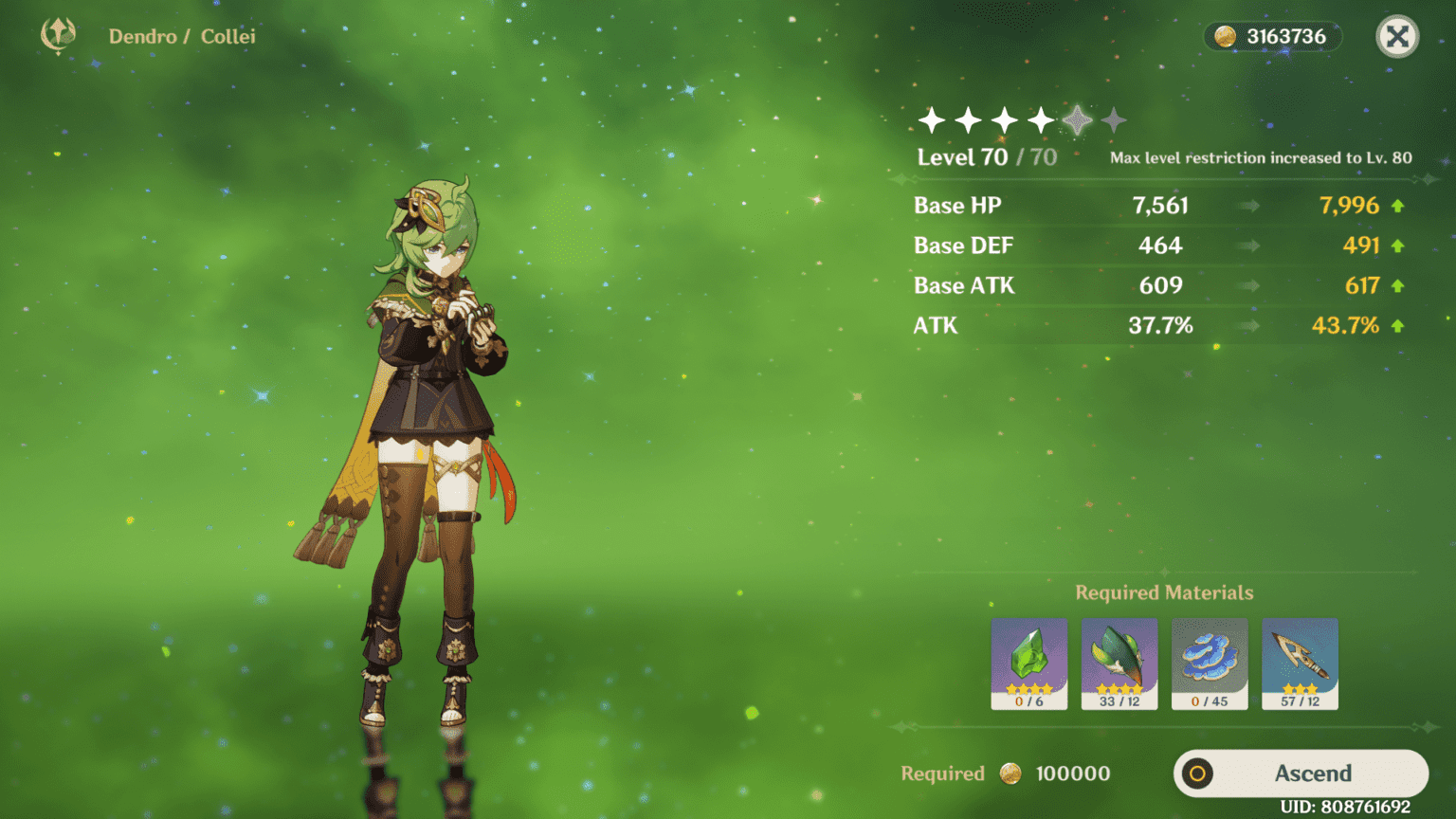Select the blue mushroom material slot

point(1210,663)
